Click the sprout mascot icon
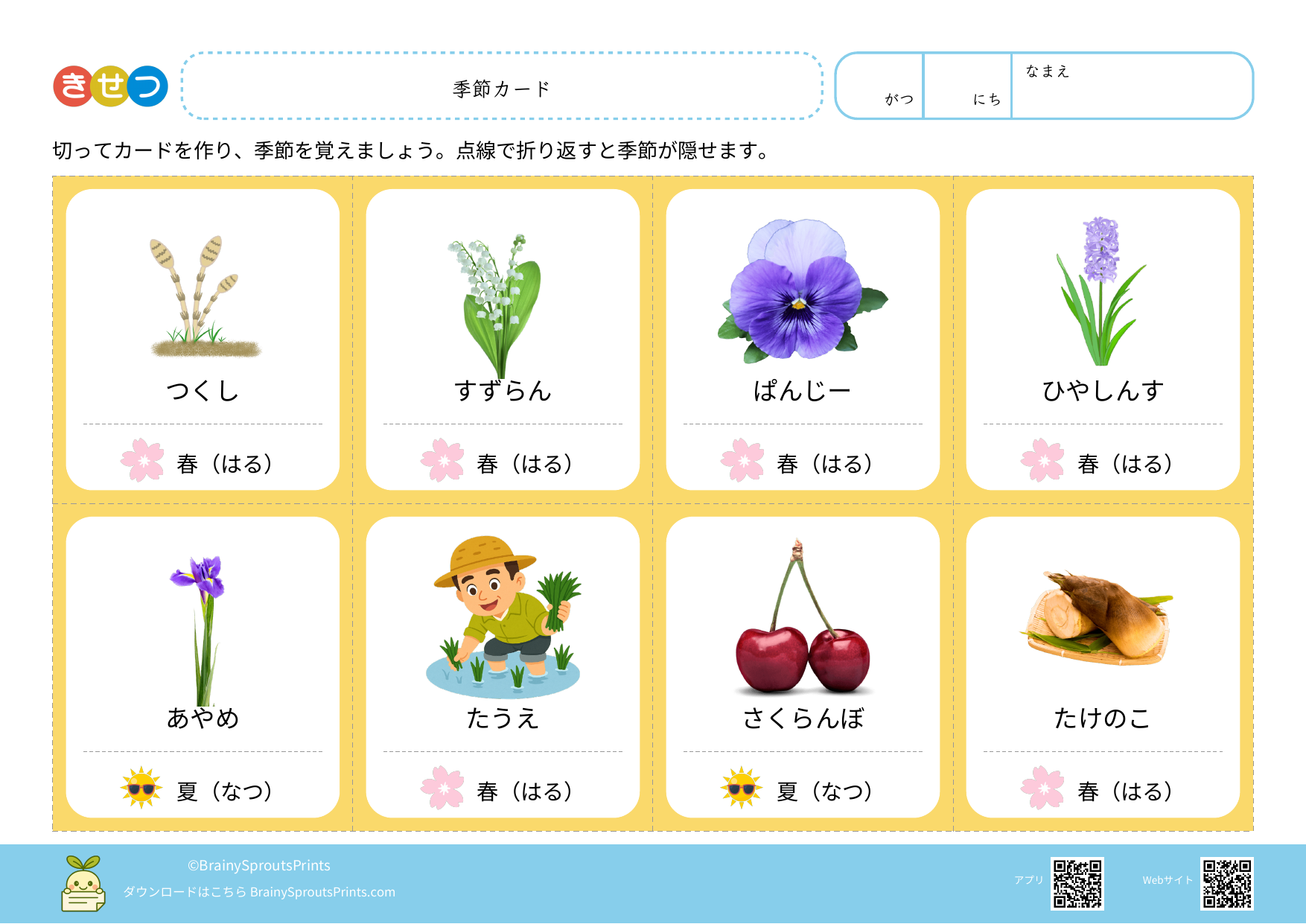Screen dimensions: 1306x924 (x=83, y=884)
